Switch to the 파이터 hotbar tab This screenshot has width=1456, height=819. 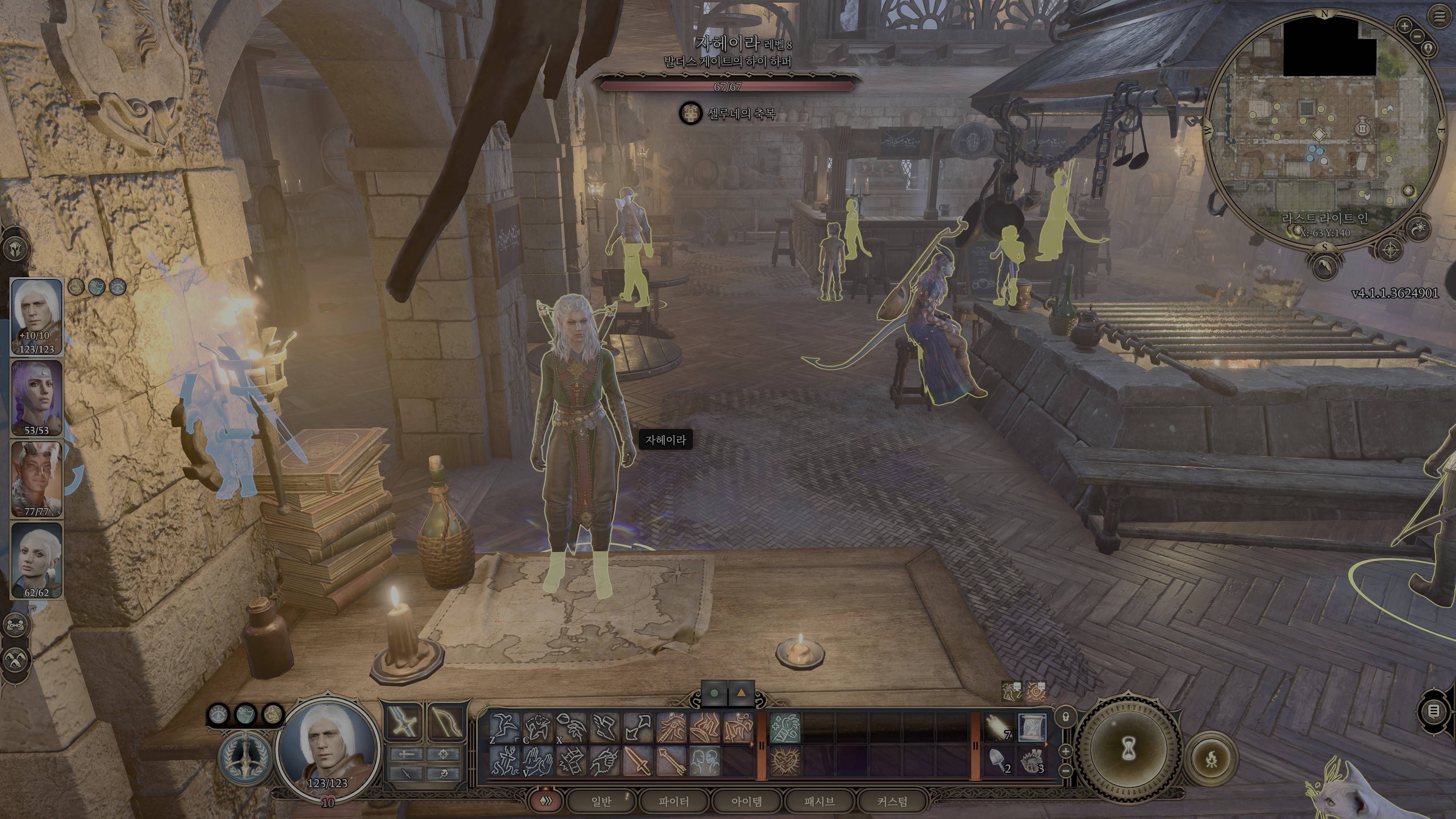674,801
